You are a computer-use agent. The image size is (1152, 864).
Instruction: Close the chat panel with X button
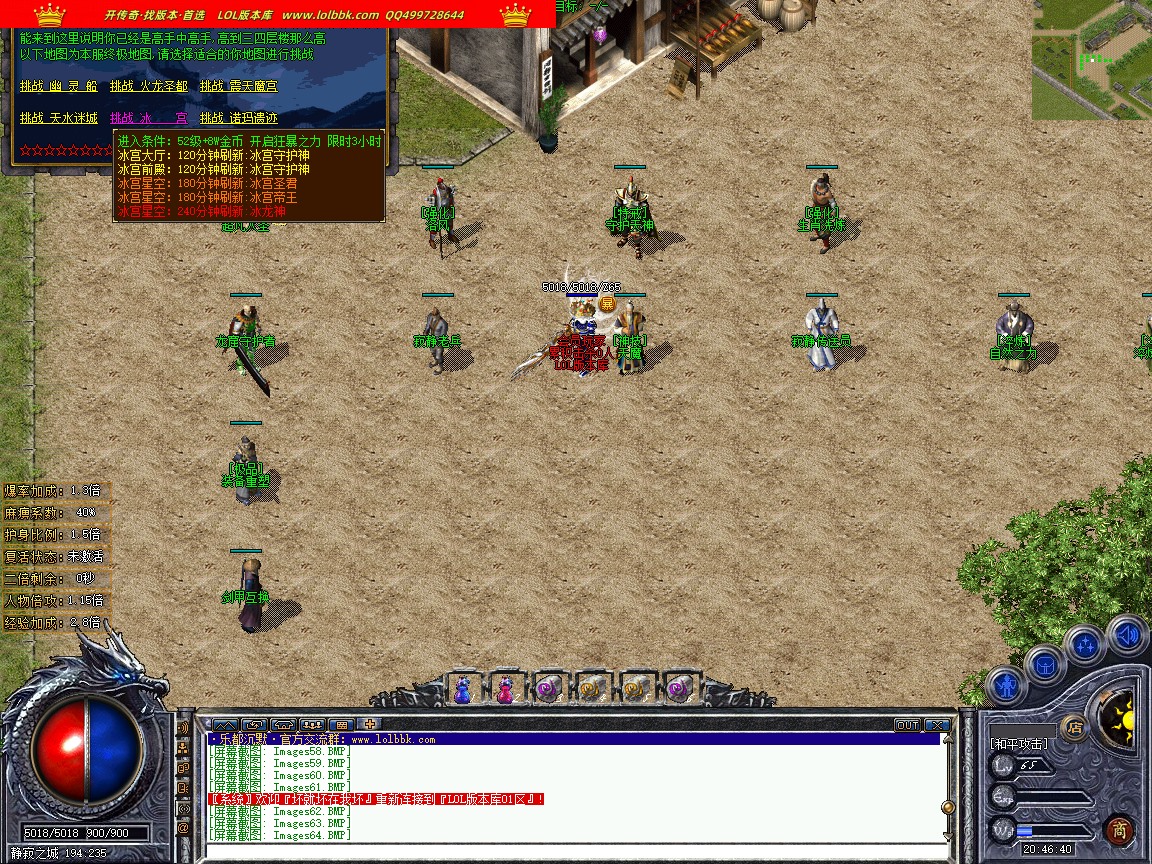(x=937, y=725)
